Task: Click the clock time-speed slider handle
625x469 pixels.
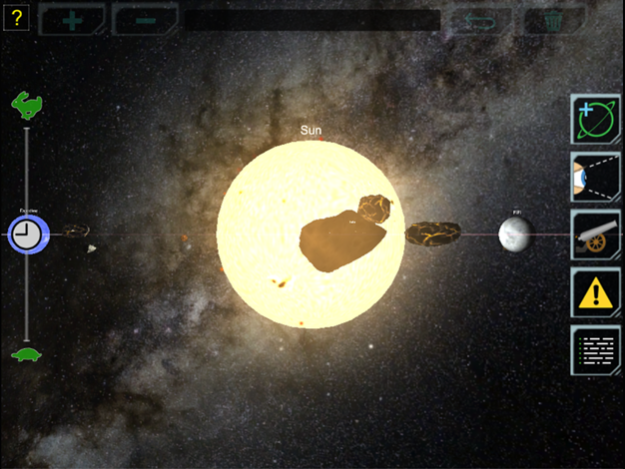Action: 28,234
